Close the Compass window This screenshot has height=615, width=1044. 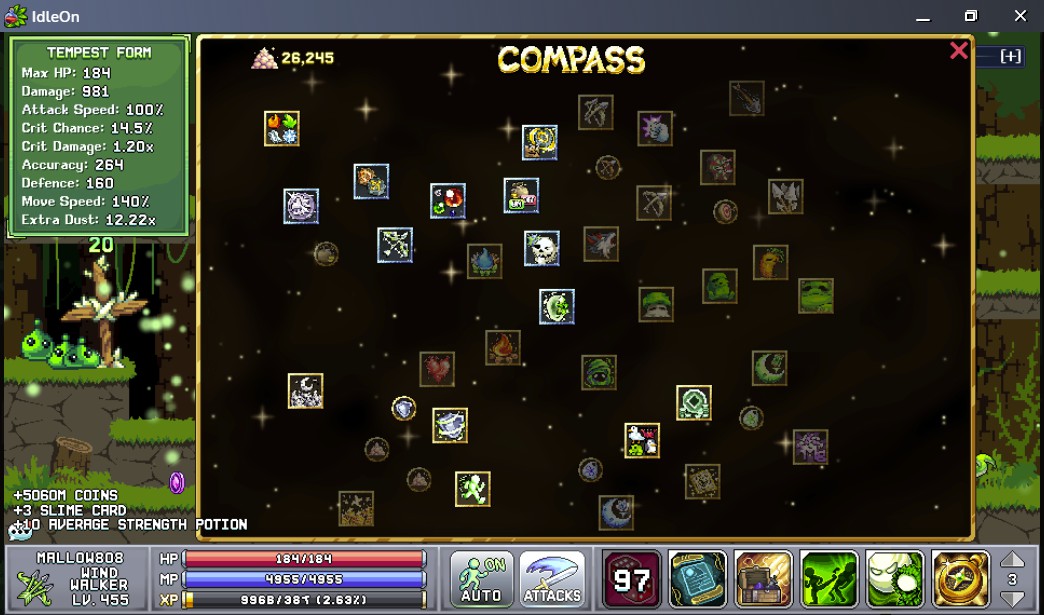(x=958, y=50)
